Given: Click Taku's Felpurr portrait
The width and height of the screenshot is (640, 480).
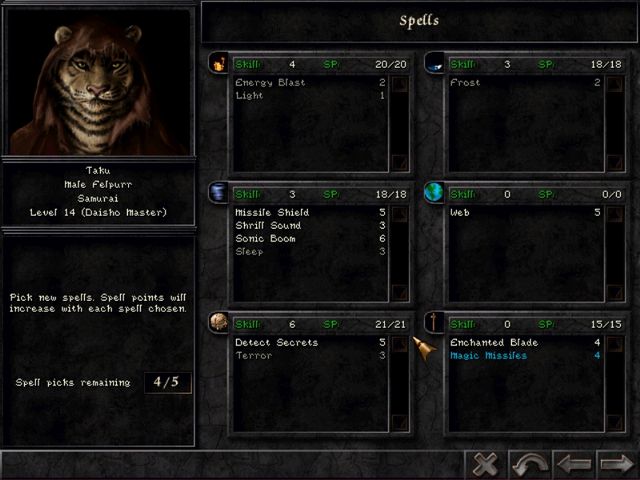Looking at the screenshot, I should point(97,82).
